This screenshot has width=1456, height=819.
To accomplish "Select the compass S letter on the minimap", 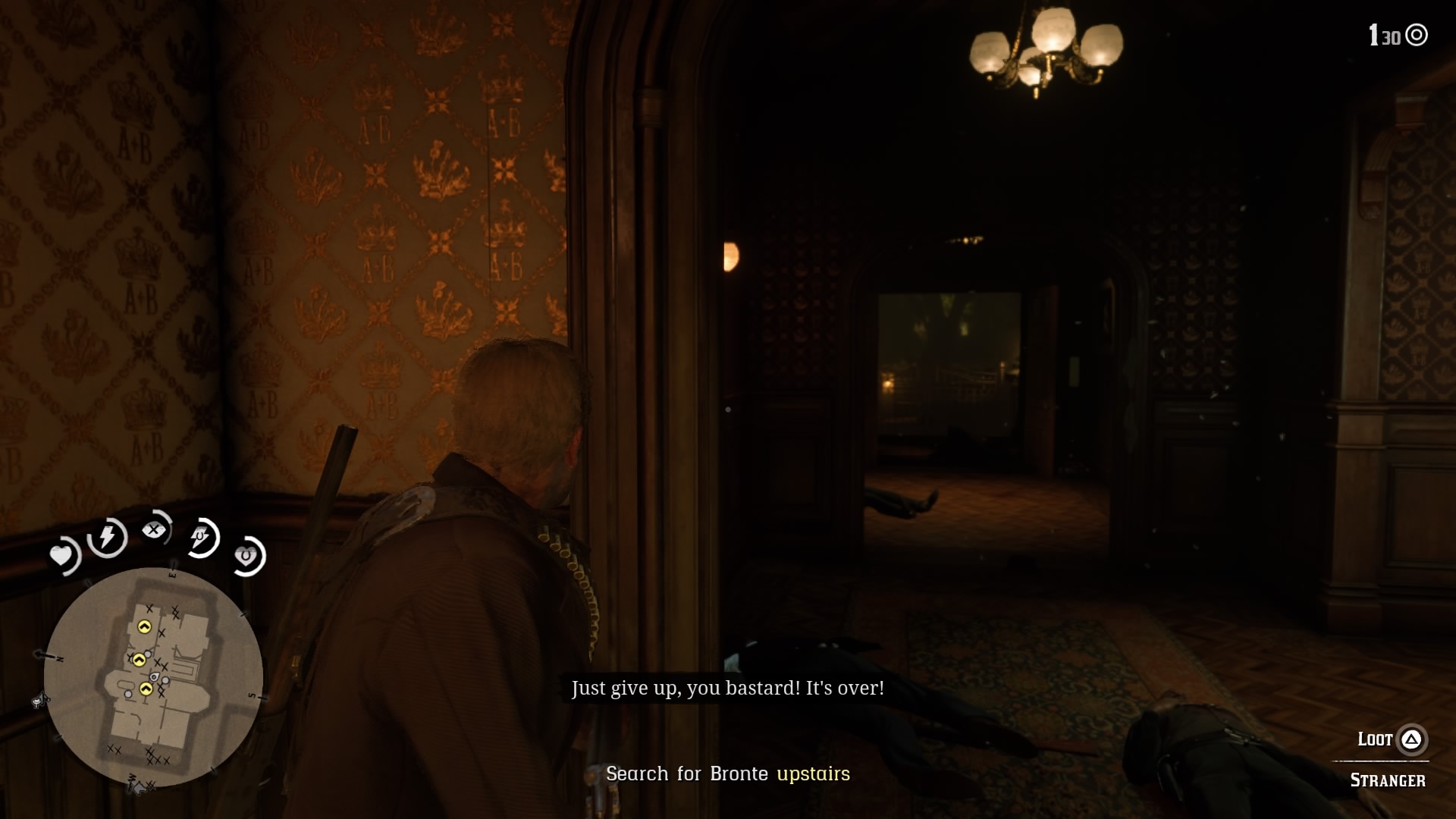I will click(252, 695).
